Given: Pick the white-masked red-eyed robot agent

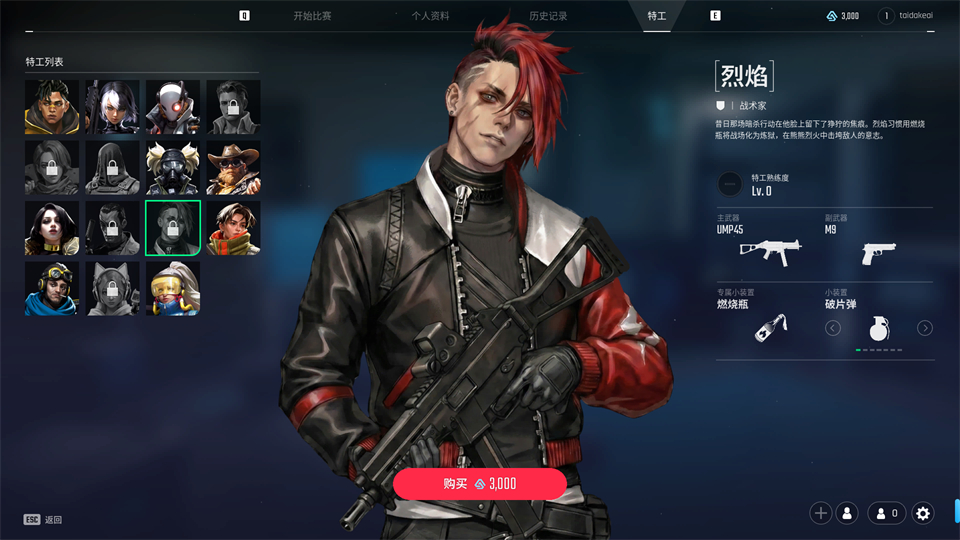Looking at the screenshot, I should coord(173,107).
